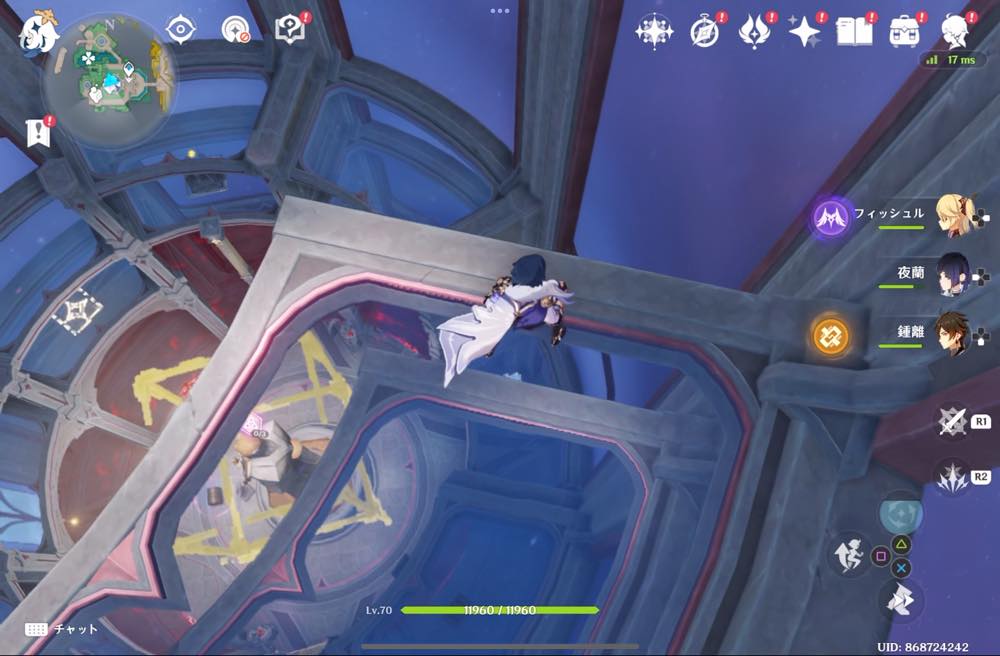Trigger the purple elemental burst next to フィッシュル

click(x=831, y=216)
